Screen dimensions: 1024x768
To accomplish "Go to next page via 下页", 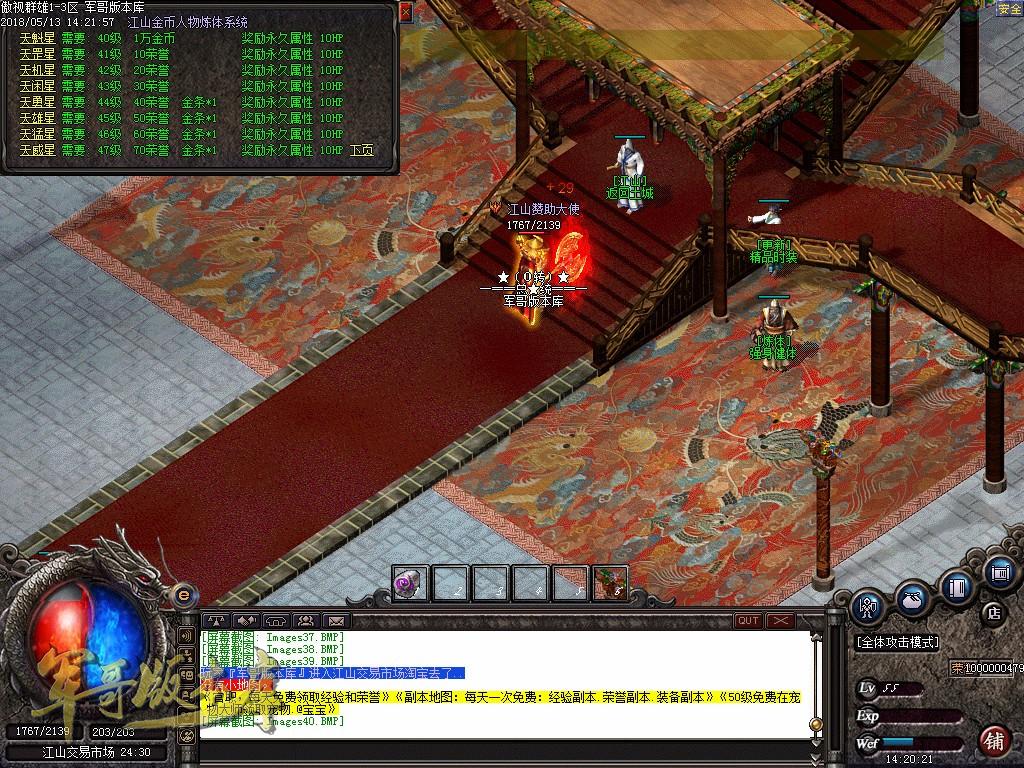I will [362, 150].
